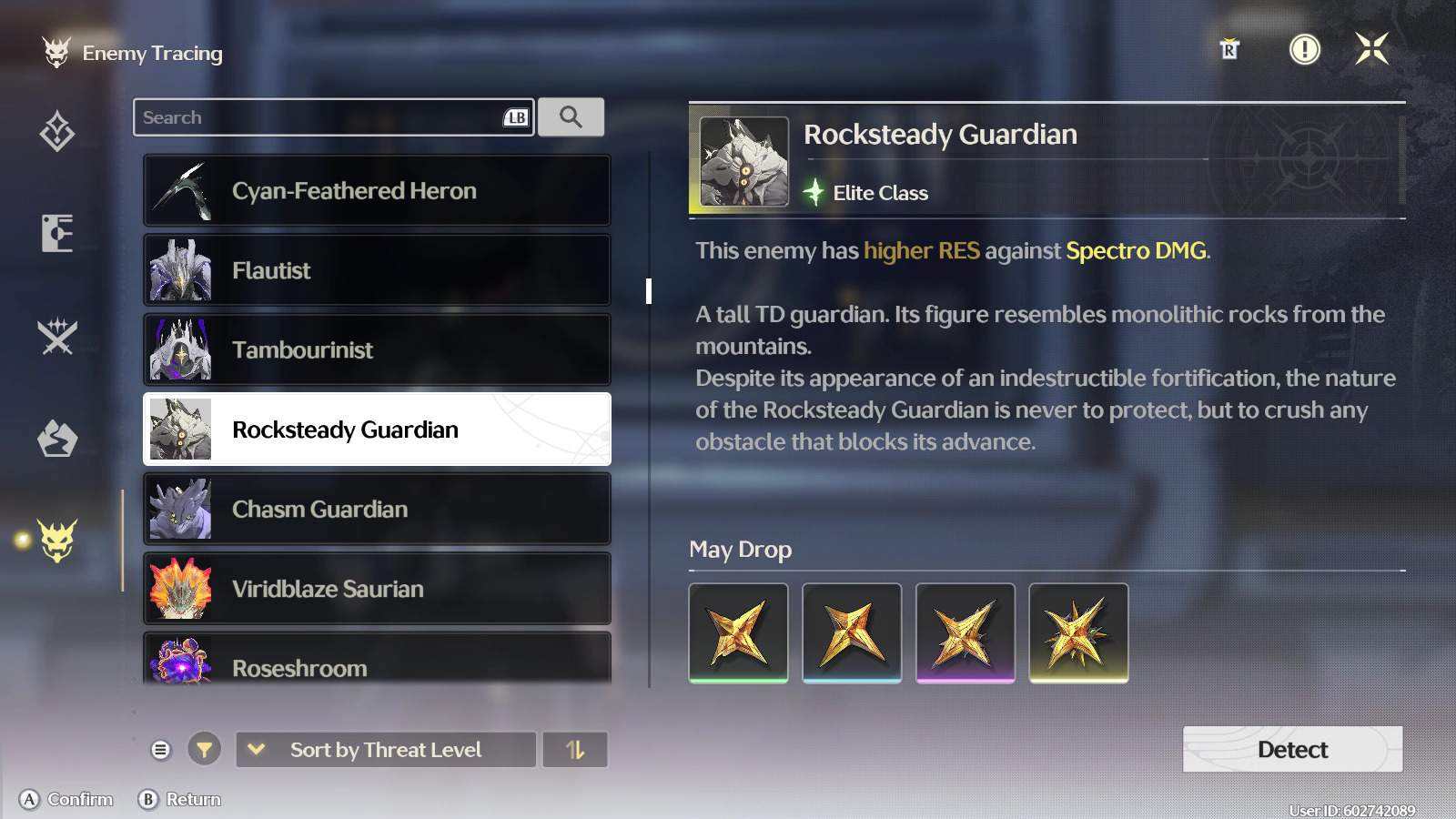This screenshot has width=1456, height=819.
Task: Select Cyan-Feathered Heron from the list
Action: (377, 191)
